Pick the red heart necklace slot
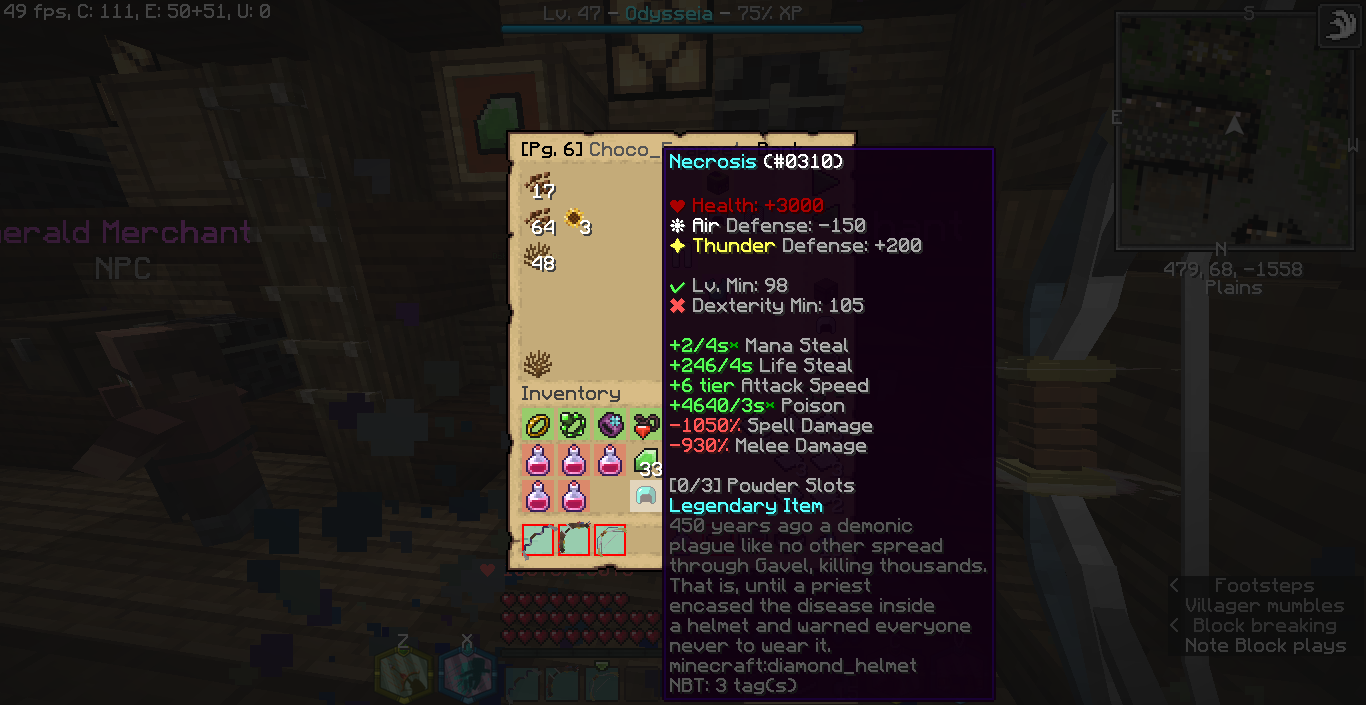Viewport: 1366px width, 705px height. [x=645, y=426]
